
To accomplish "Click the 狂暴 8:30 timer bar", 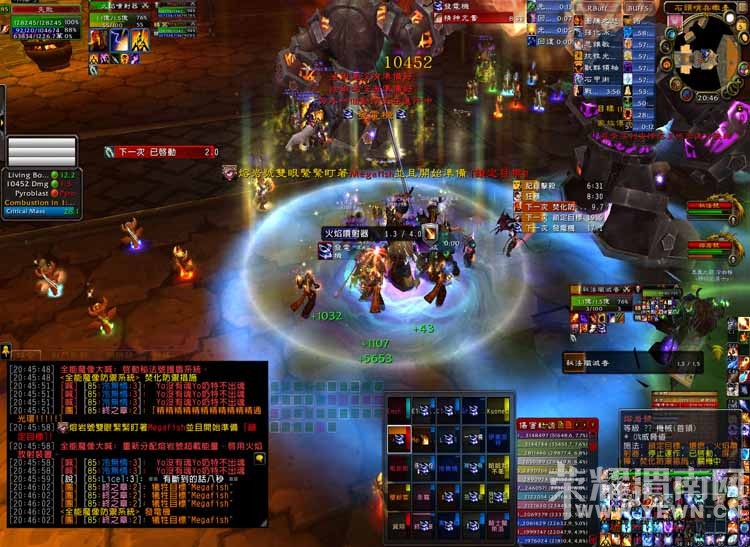I will (565, 197).
